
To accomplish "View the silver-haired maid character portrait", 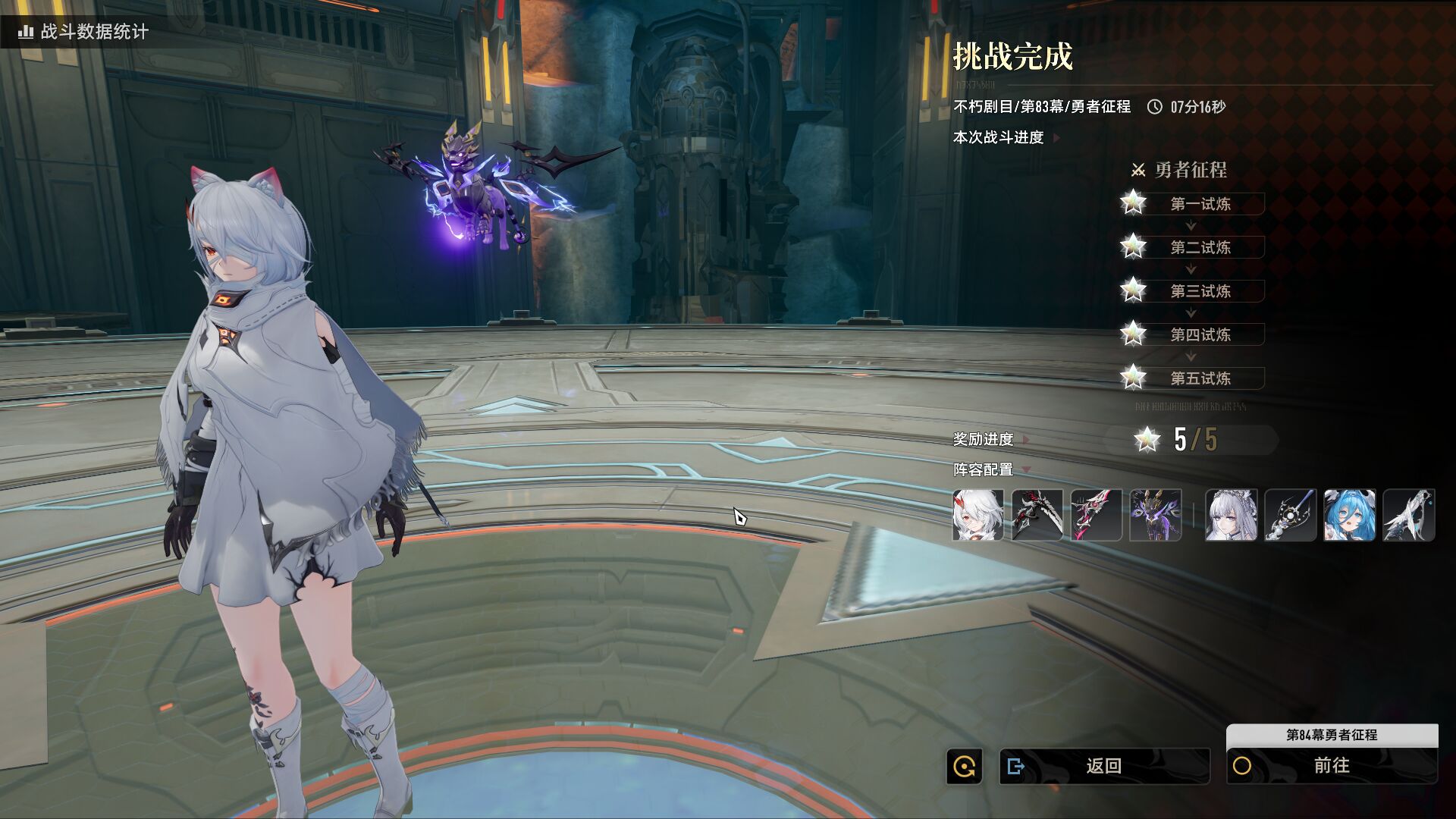I will point(1231,515).
